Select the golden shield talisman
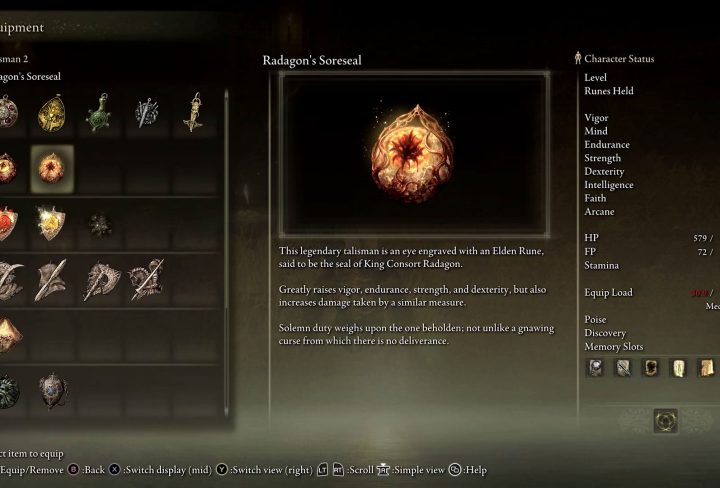720x488 pixels. click(52, 222)
